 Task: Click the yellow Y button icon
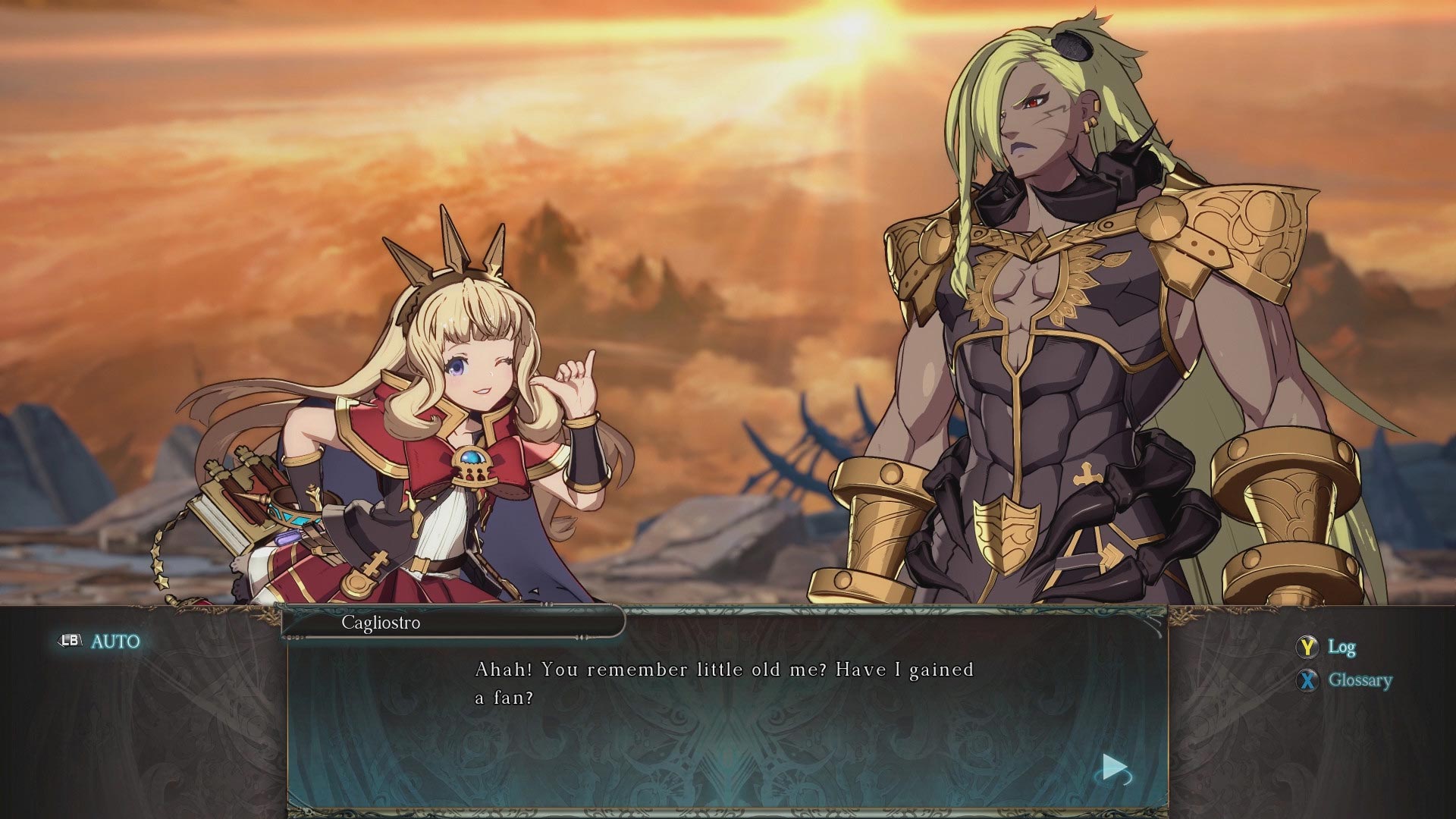pyautogui.click(x=1307, y=648)
